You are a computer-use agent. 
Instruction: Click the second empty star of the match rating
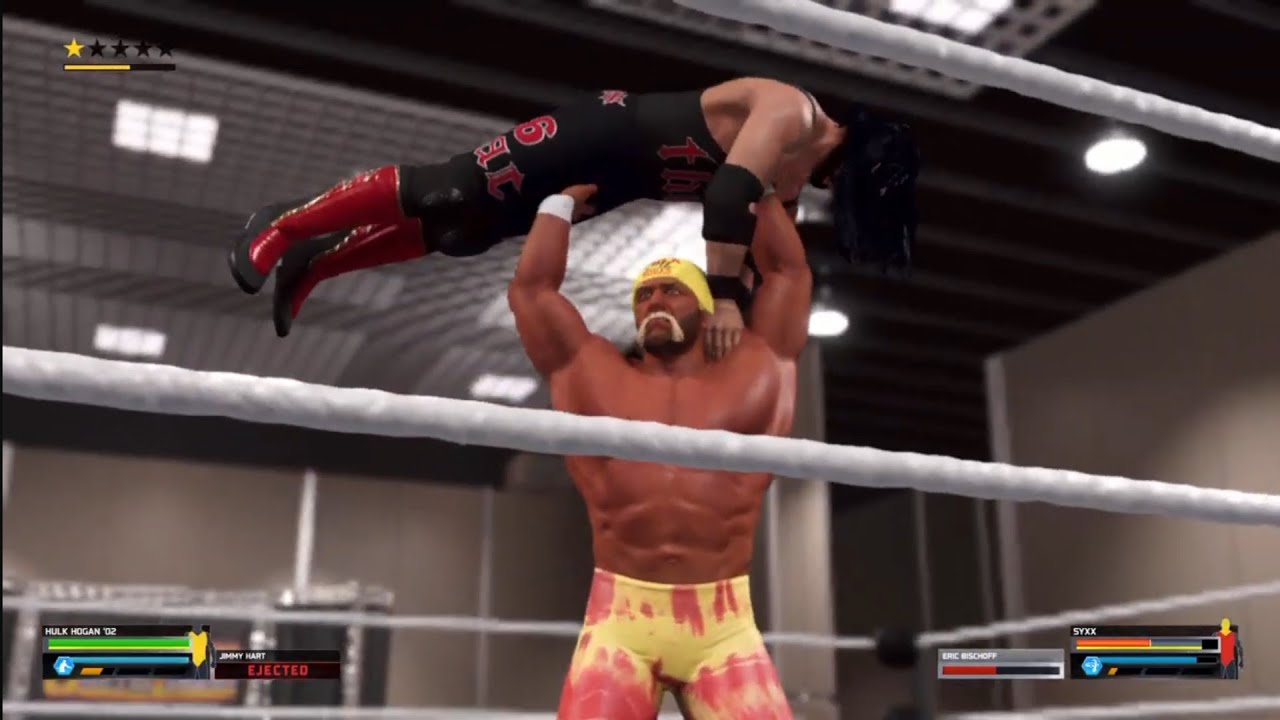coord(98,48)
